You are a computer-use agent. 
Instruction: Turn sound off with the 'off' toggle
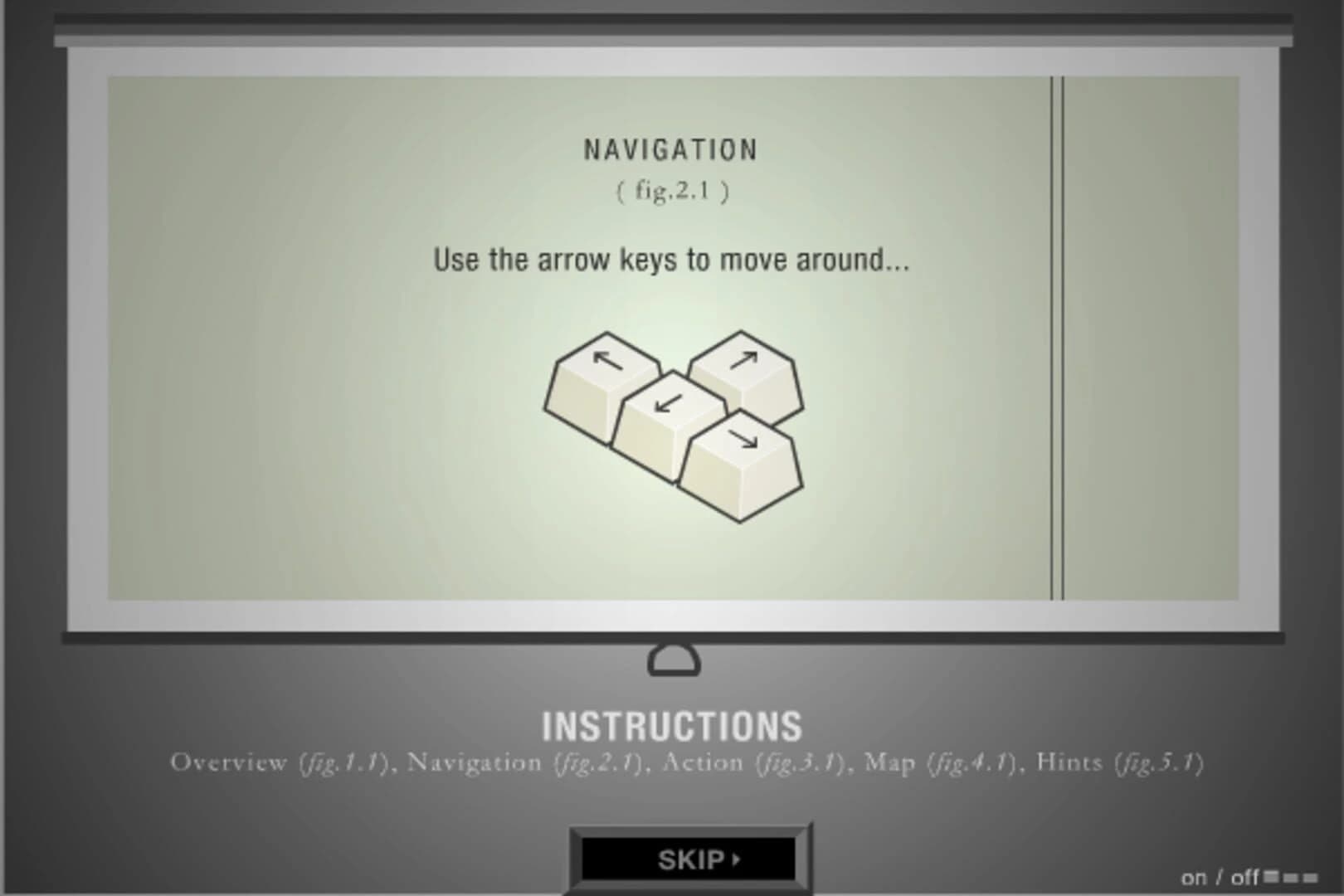1246,877
